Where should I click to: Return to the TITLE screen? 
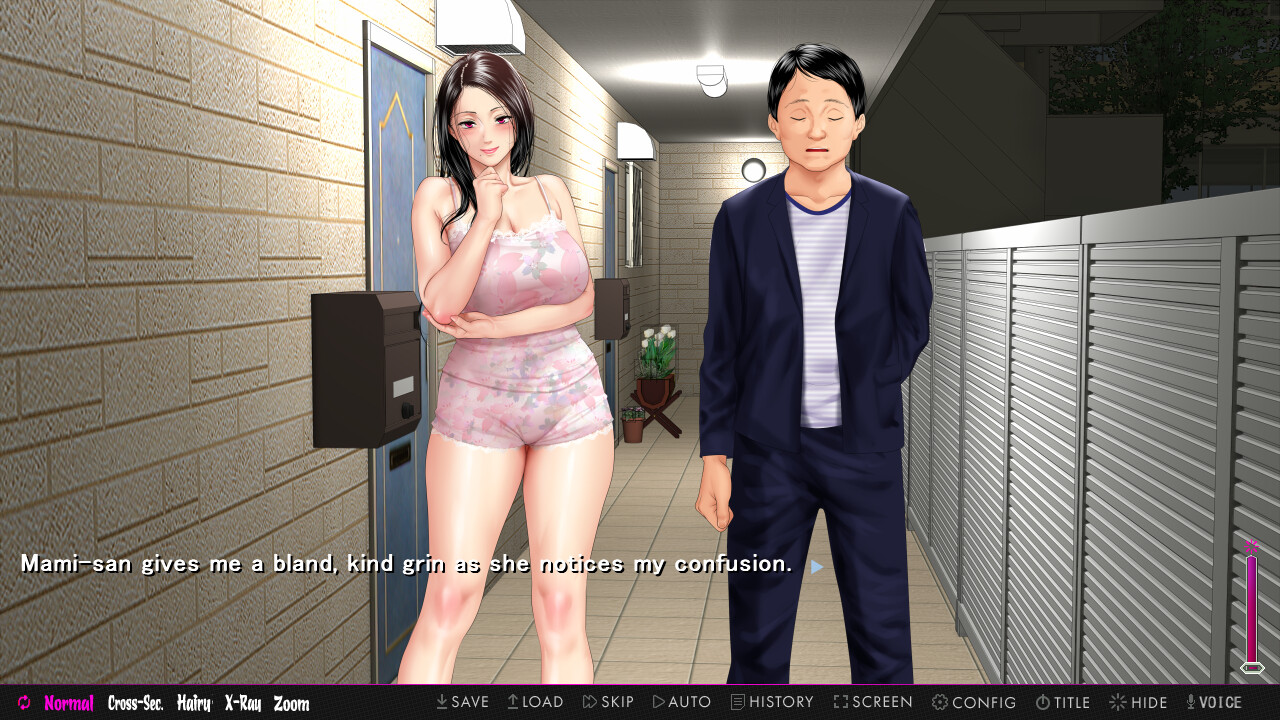click(1062, 702)
